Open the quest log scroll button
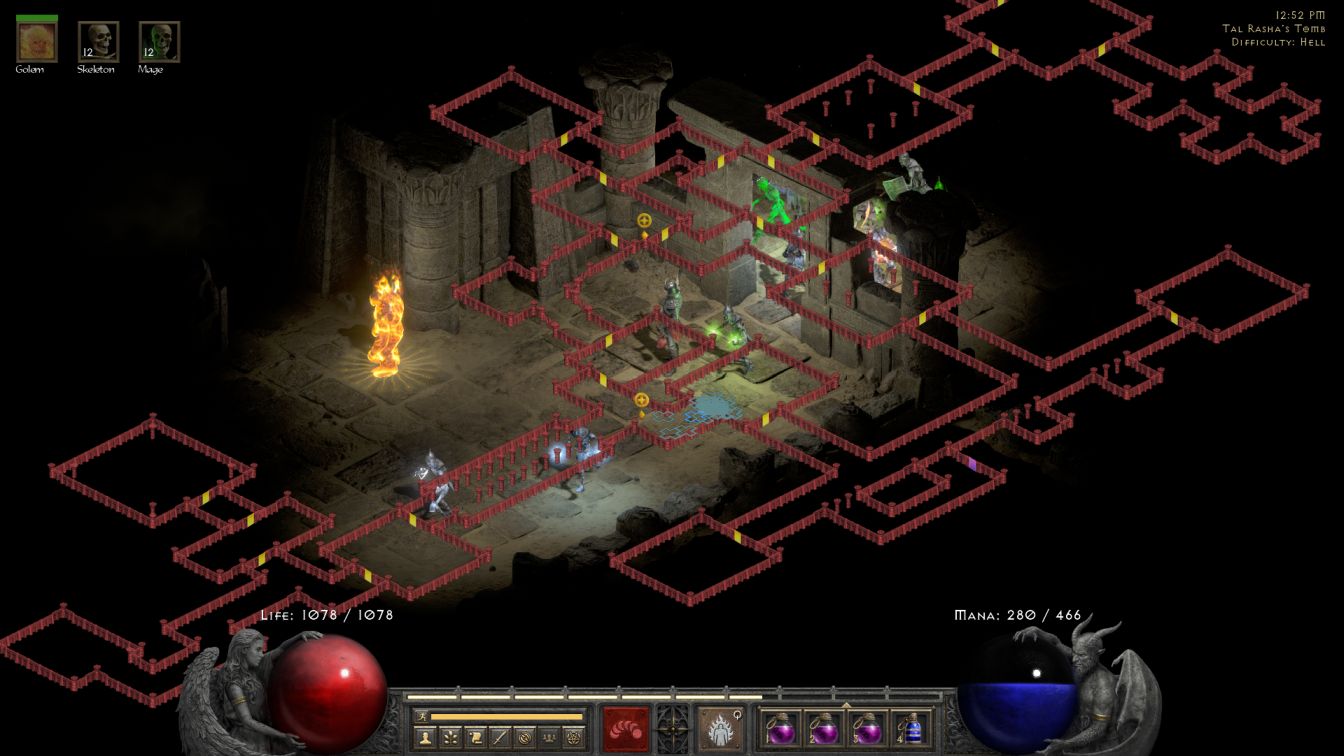The height and width of the screenshot is (756, 1344). tap(475, 738)
